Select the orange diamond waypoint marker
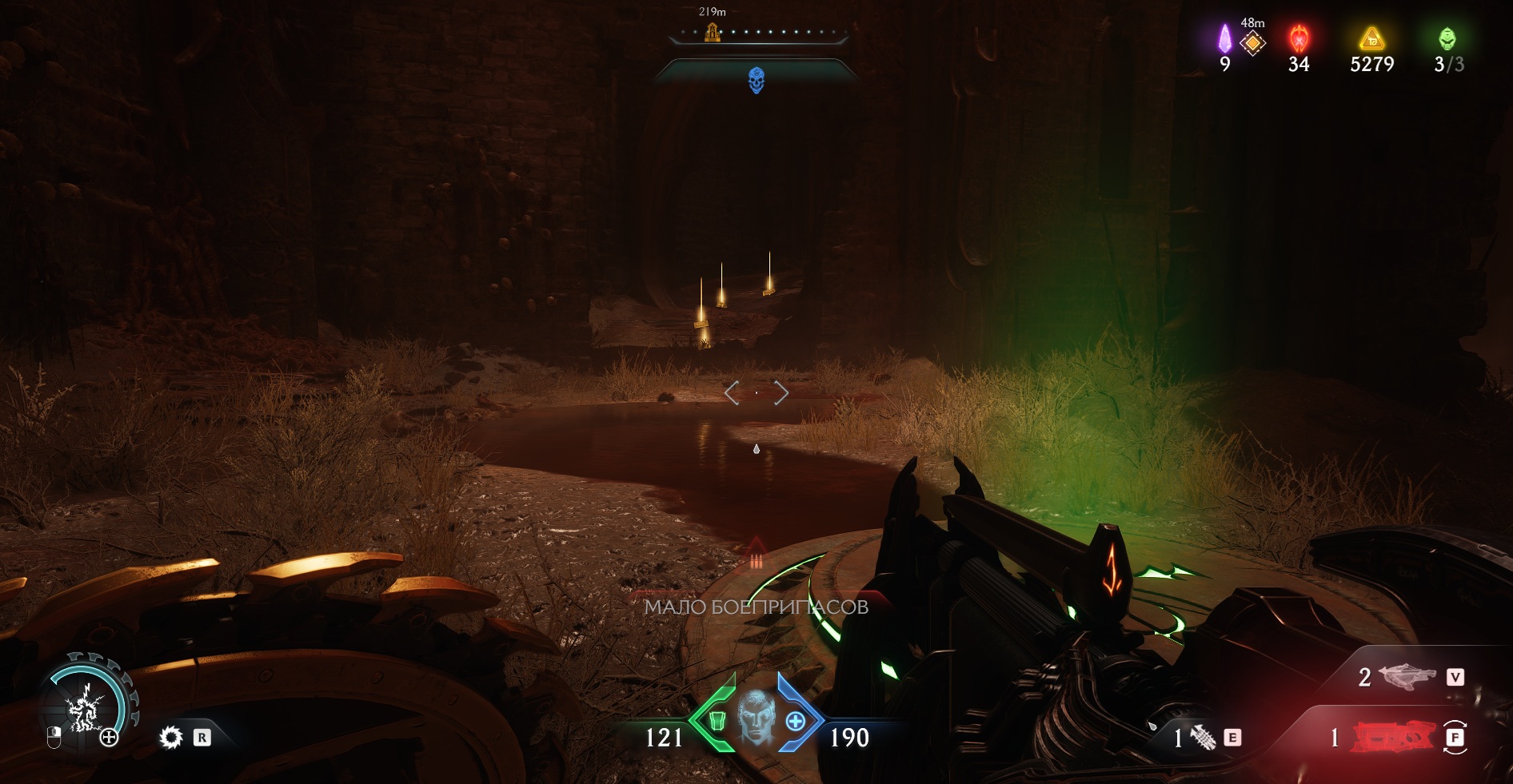The width and height of the screenshot is (1513, 784). tap(1252, 42)
